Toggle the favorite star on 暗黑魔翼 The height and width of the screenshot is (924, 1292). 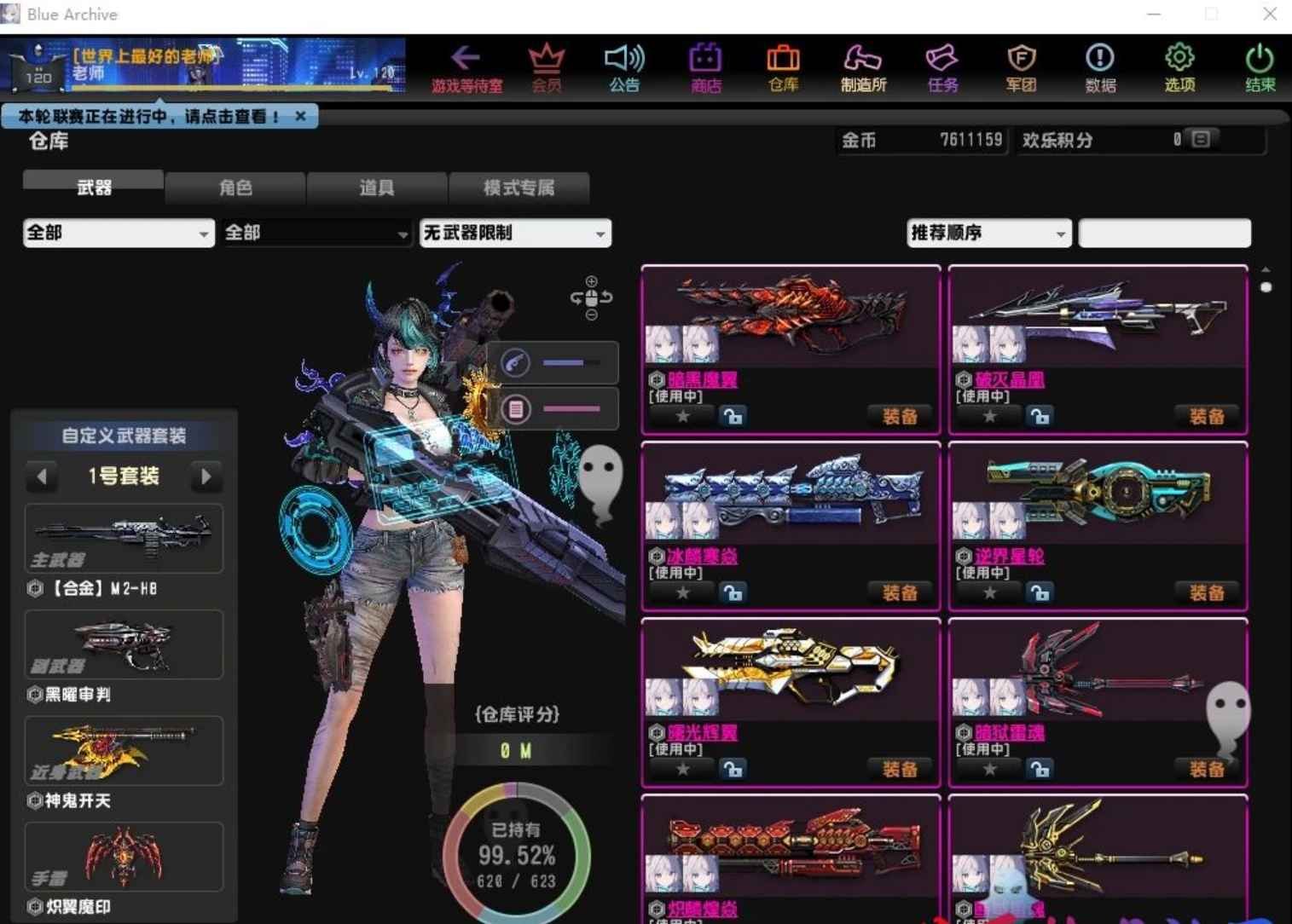click(681, 416)
